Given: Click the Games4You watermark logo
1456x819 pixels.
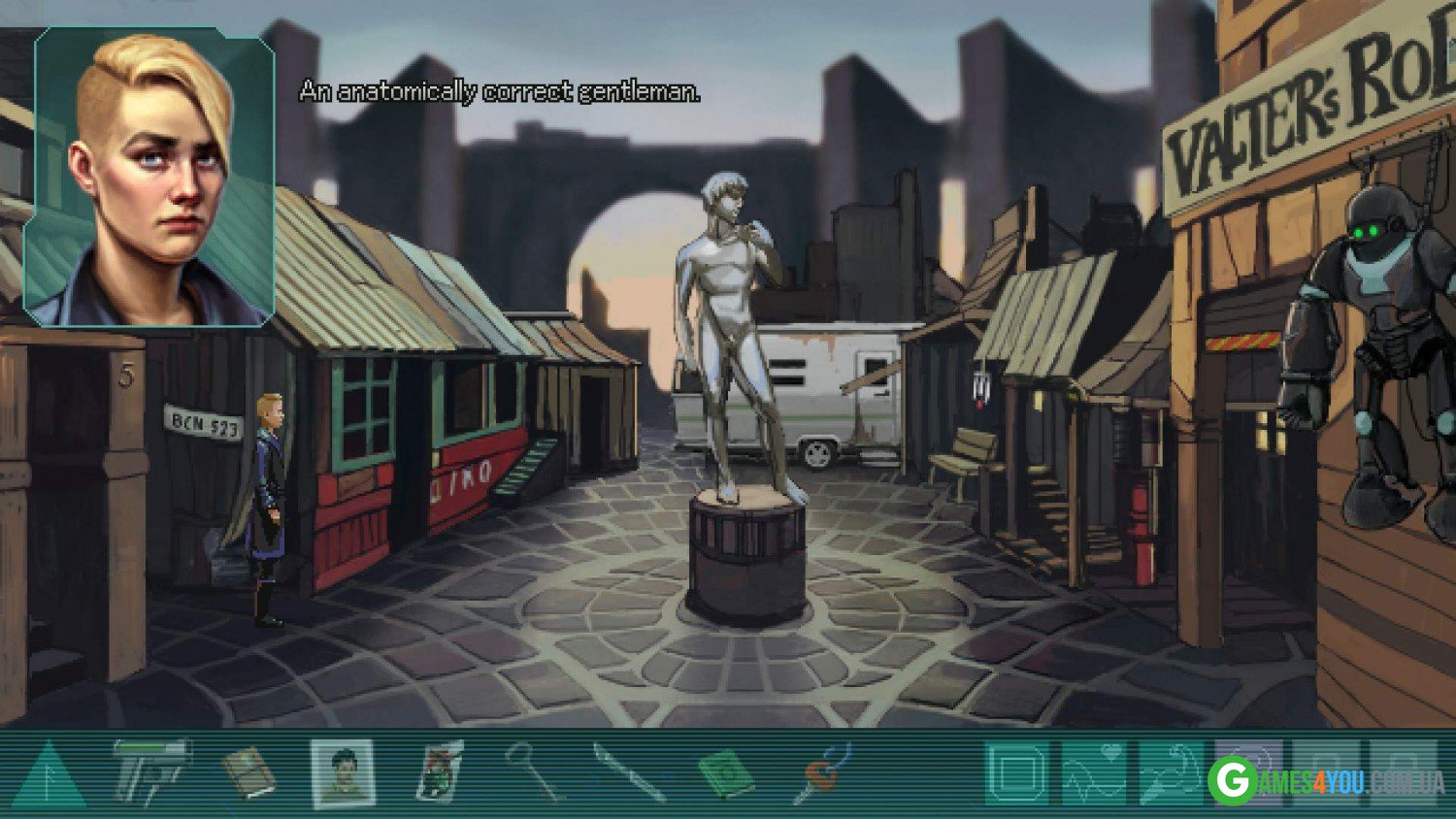Looking at the screenshot, I should [1326, 779].
